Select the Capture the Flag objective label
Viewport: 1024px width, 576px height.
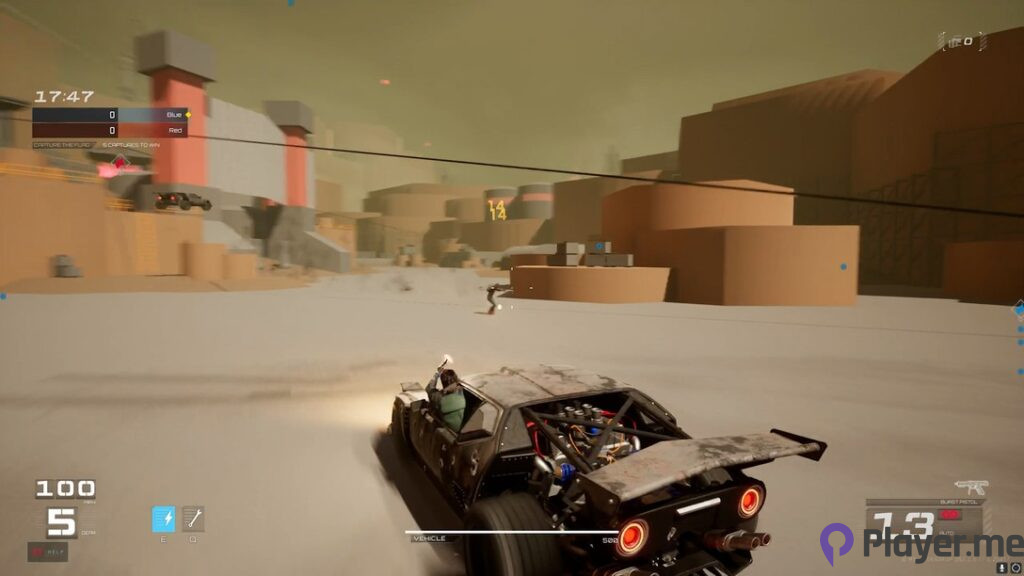(x=64, y=145)
